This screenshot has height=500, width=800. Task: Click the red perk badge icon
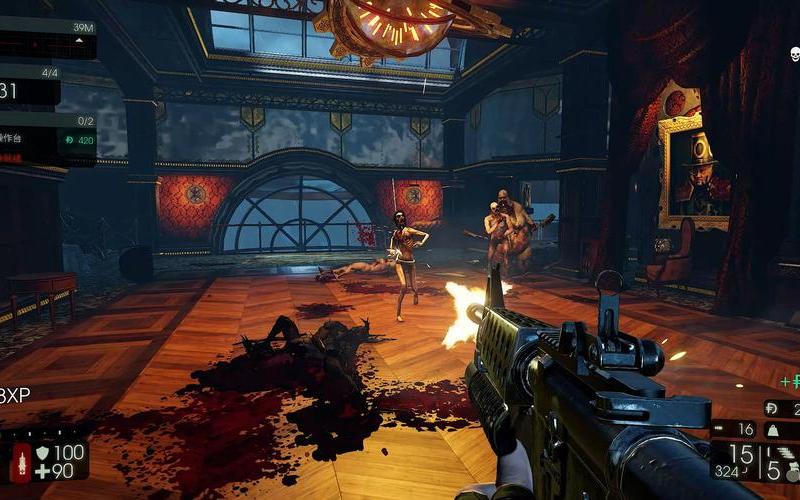coord(20,462)
